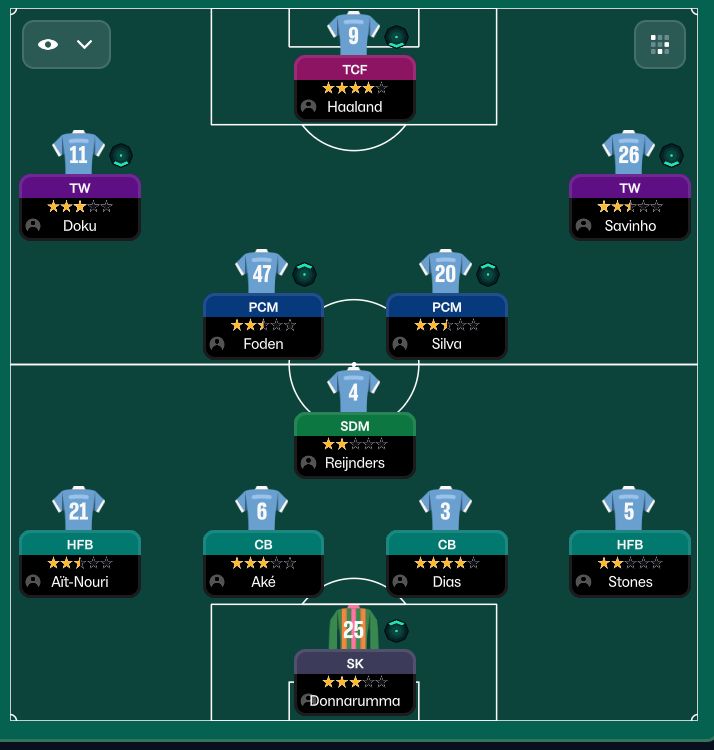Click the grid layout button
The height and width of the screenshot is (750, 714).
click(660, 44)
